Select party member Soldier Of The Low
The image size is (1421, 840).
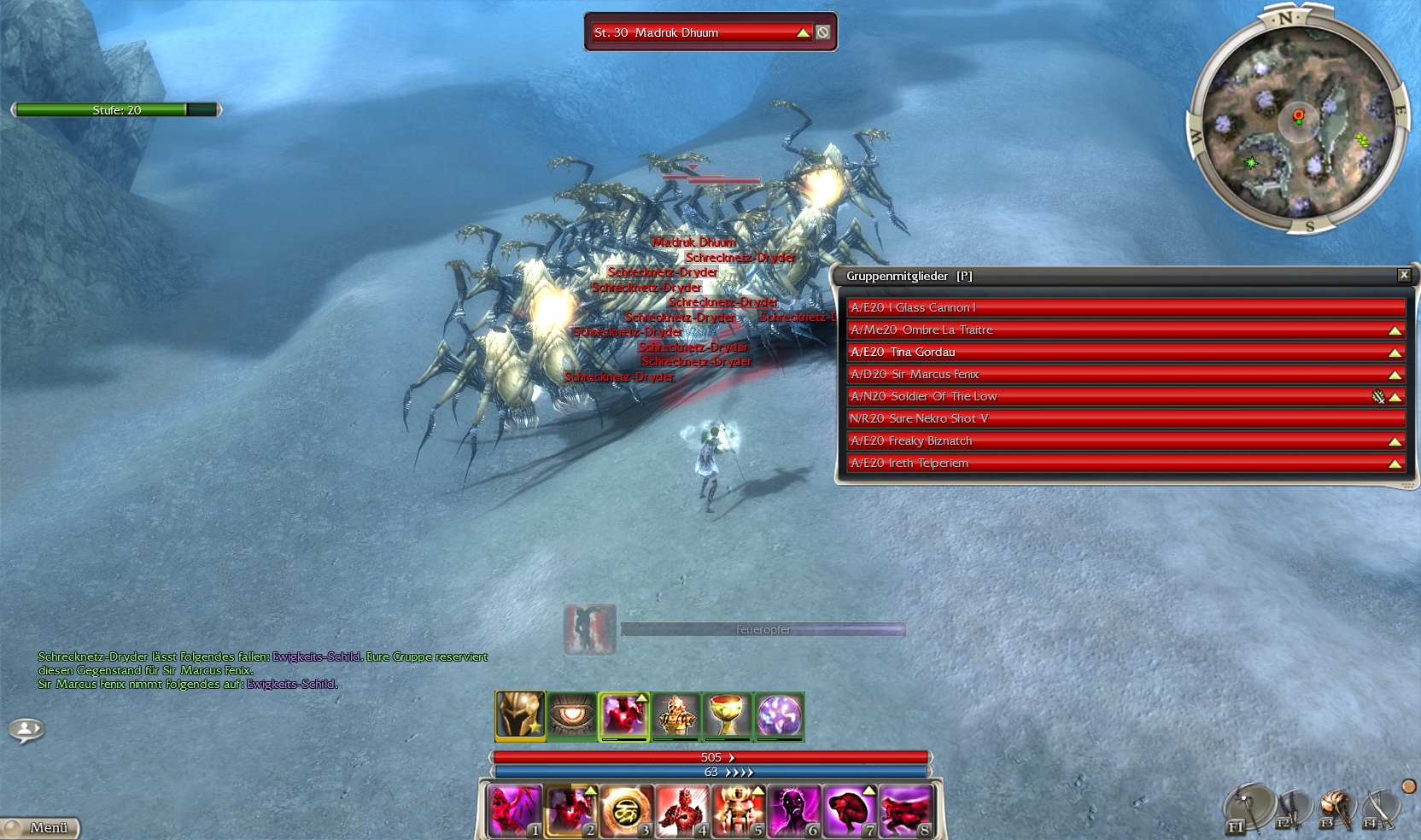pyautogui.click(x=1110, y=396)
